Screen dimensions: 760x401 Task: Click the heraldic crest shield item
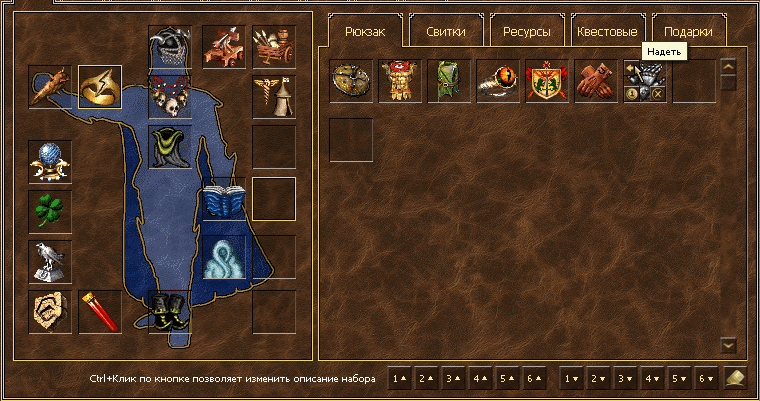click(x=547, y=81)
